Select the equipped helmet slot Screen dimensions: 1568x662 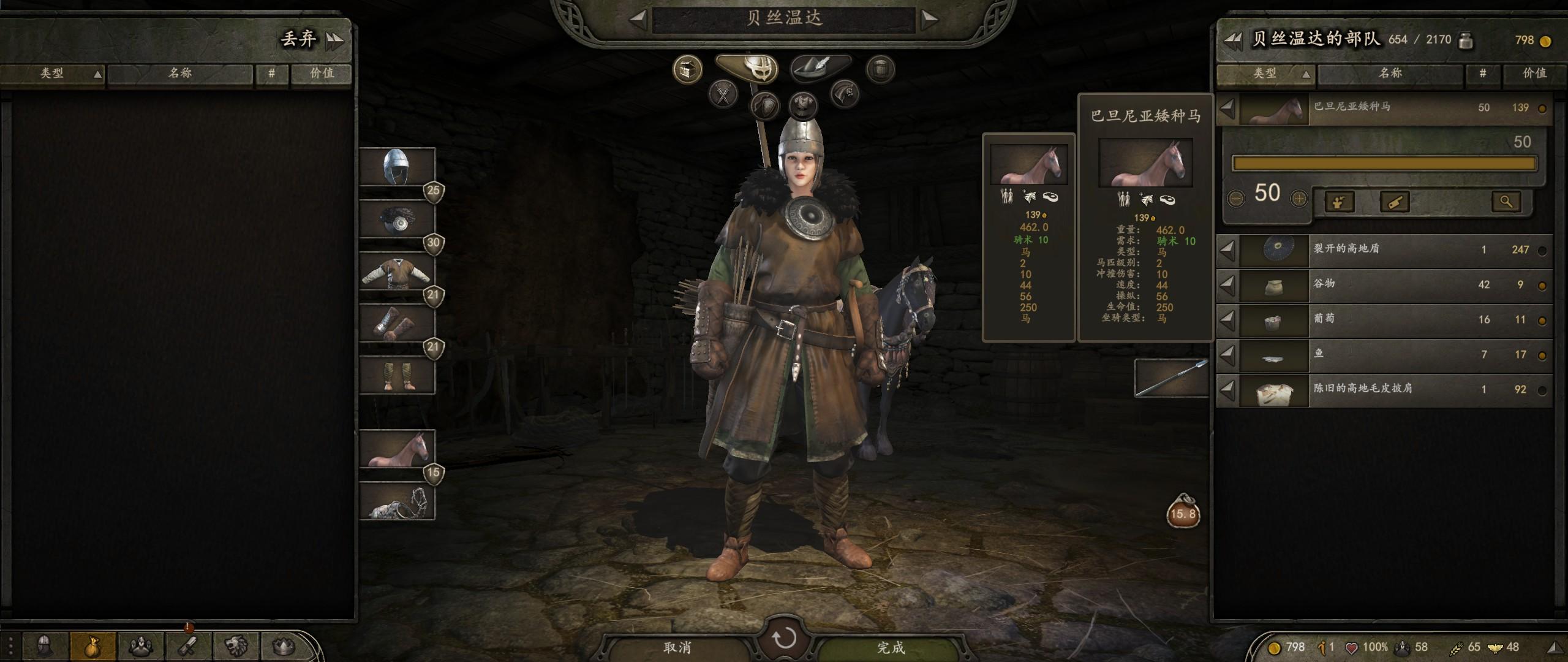pos(396,167)
